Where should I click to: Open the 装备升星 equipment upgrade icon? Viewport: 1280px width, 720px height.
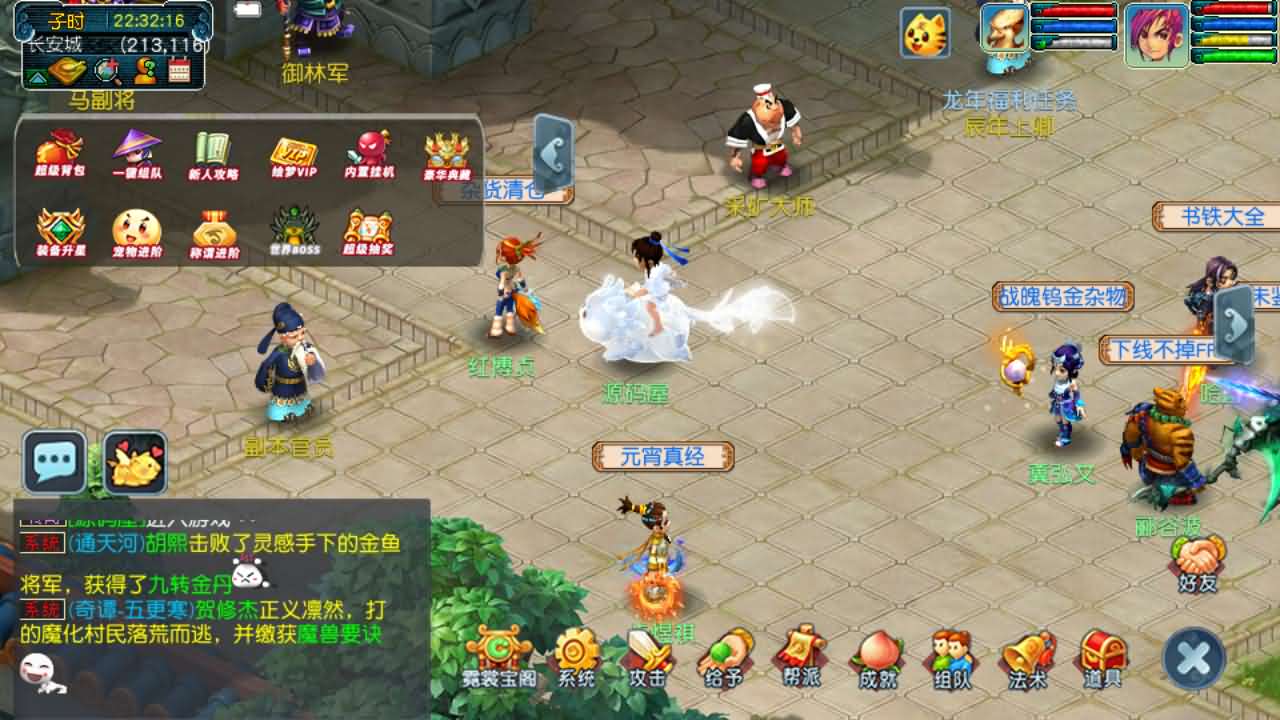coord(60,232)
